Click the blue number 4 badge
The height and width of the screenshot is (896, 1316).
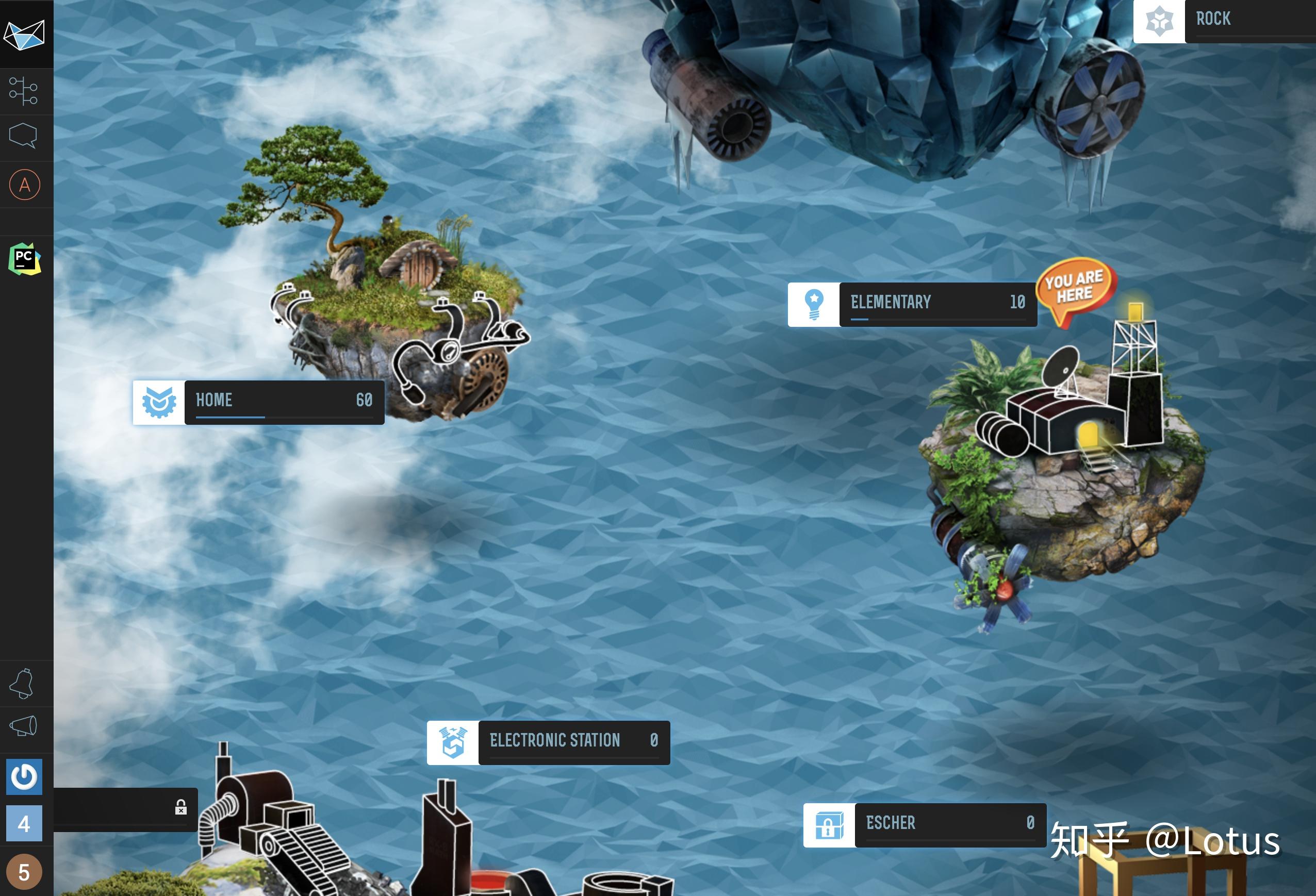tap(24, 823)
